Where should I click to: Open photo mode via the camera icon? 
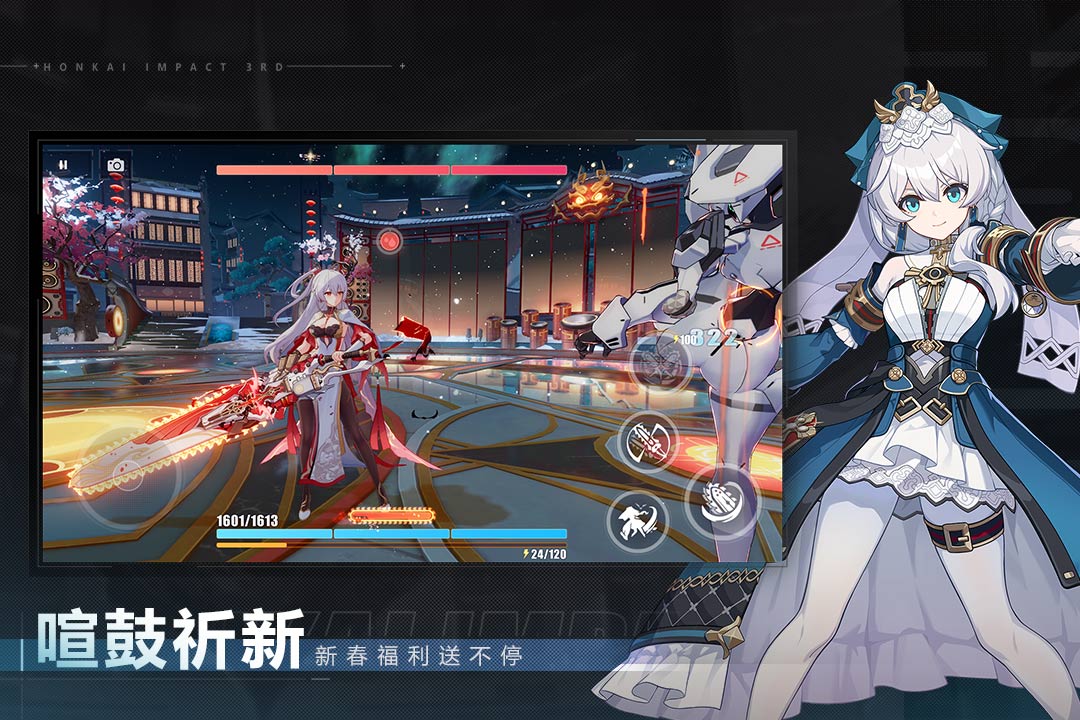(x=116, y=165)
